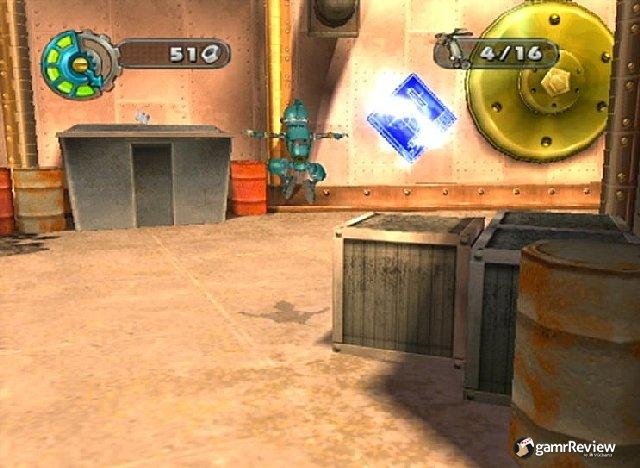The image size is (640, 468).
Task: Click the scrap bolt icon beside 51
Action: [207, 55]
